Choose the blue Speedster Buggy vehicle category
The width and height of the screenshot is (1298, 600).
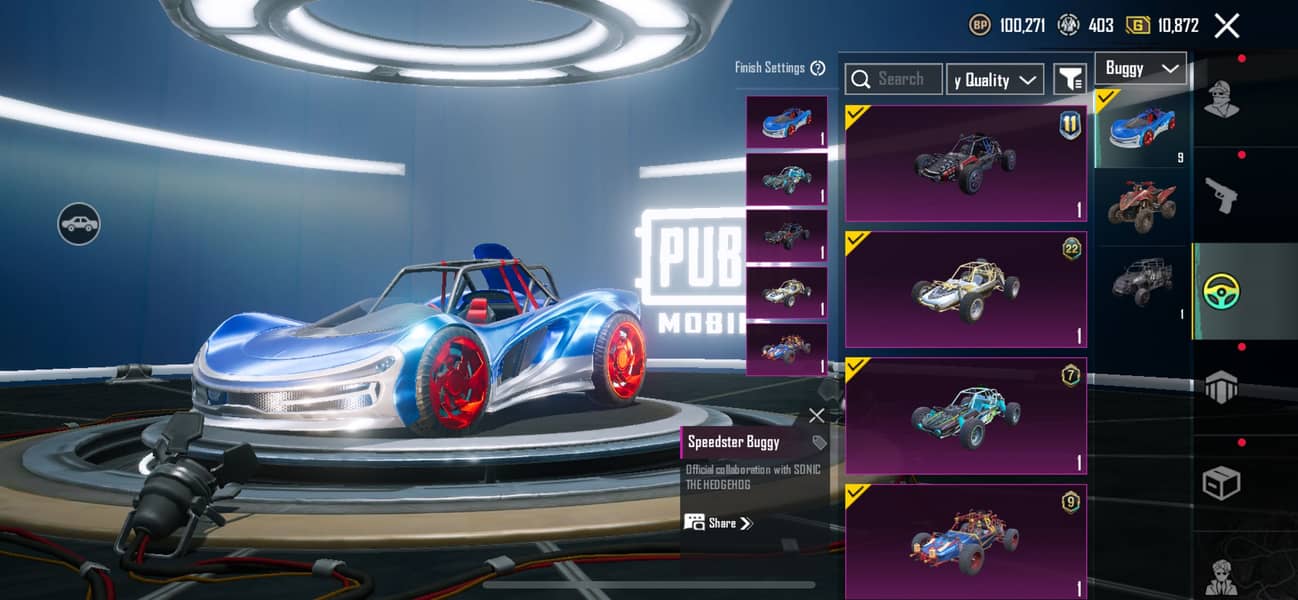tap(1141, 128)
